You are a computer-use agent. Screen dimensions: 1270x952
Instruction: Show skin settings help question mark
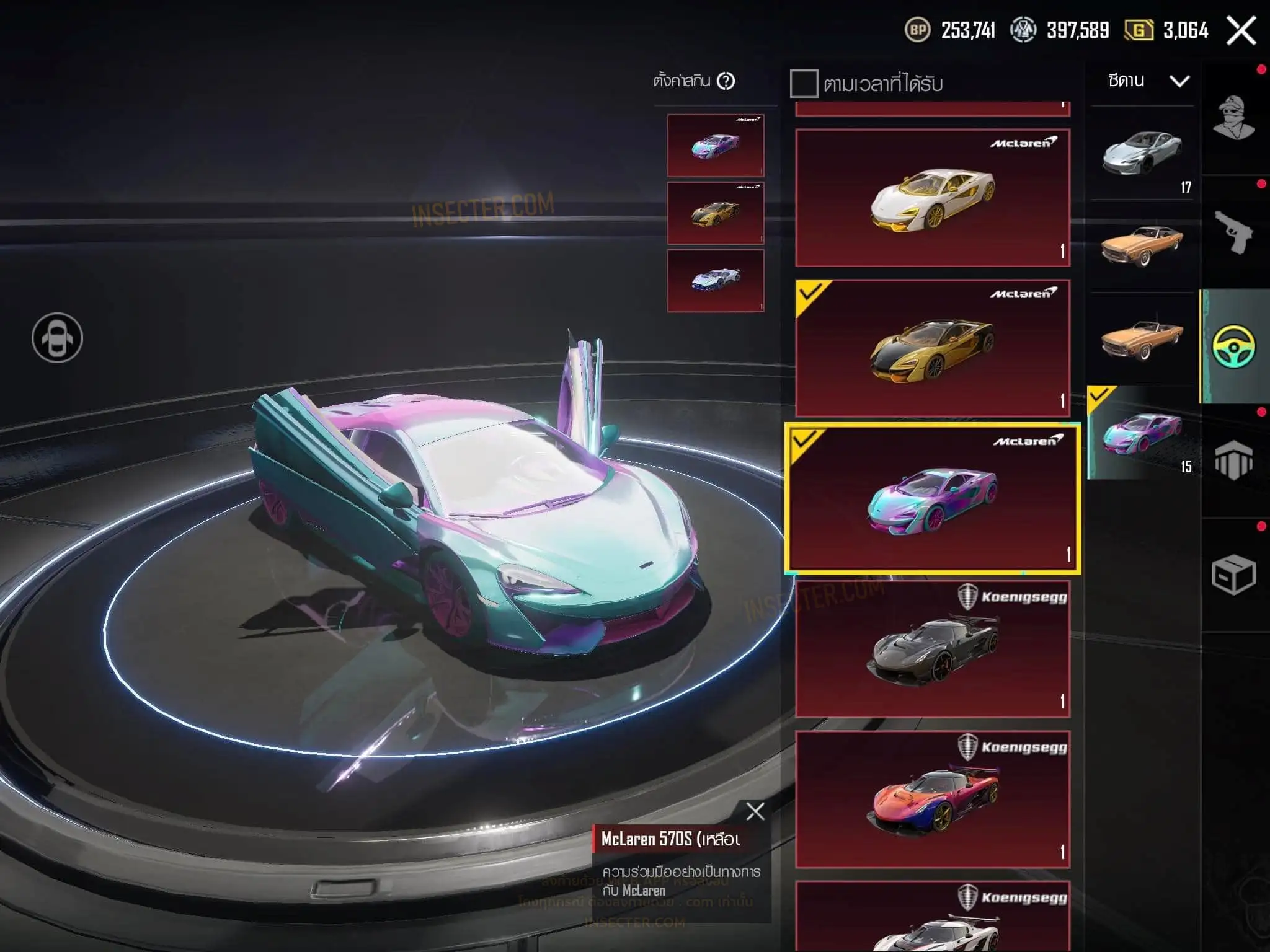coord(726,81)
